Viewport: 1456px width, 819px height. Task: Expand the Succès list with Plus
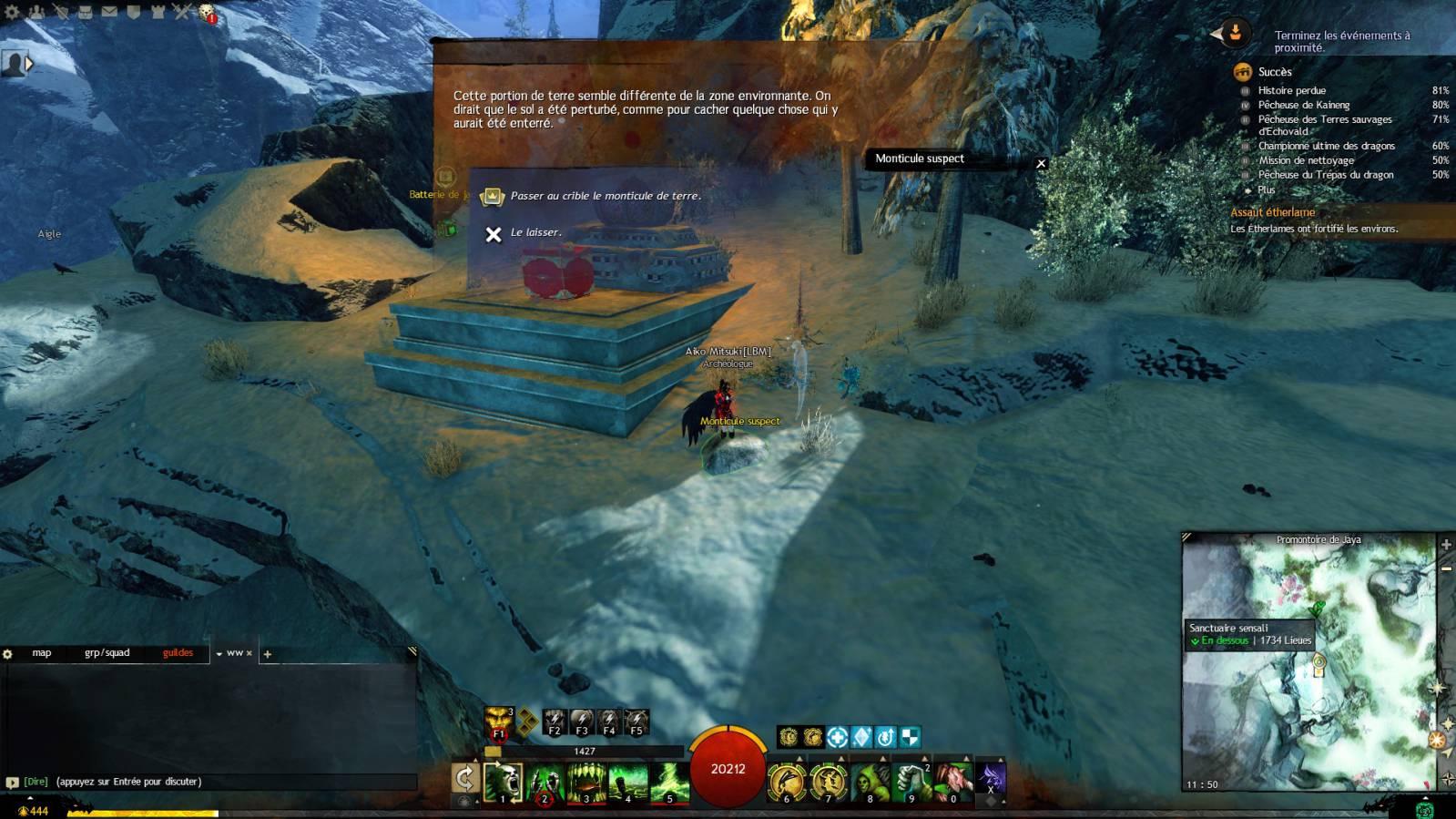click(x=1266, y=190)
